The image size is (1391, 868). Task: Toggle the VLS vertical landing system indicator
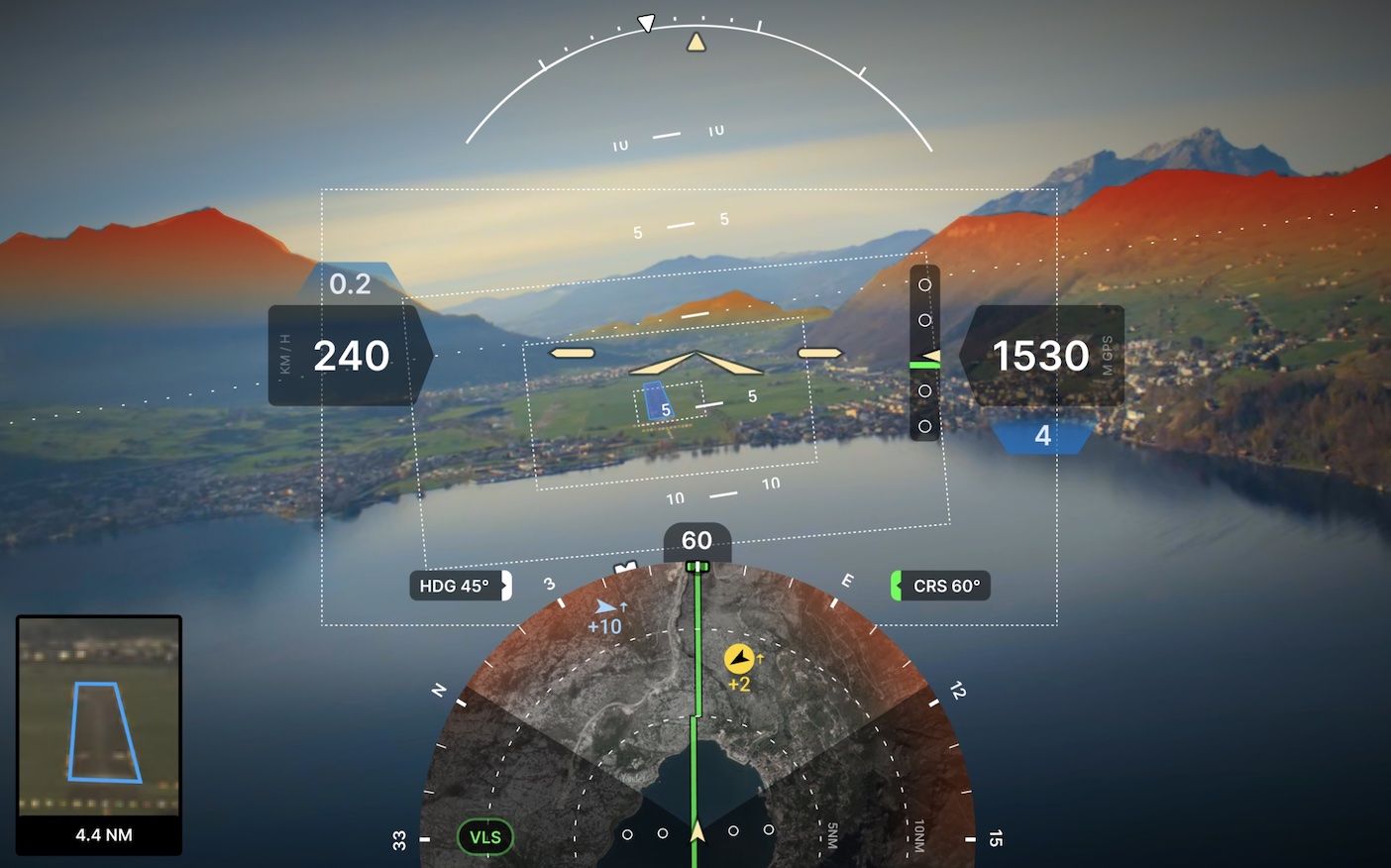(483, 836)
